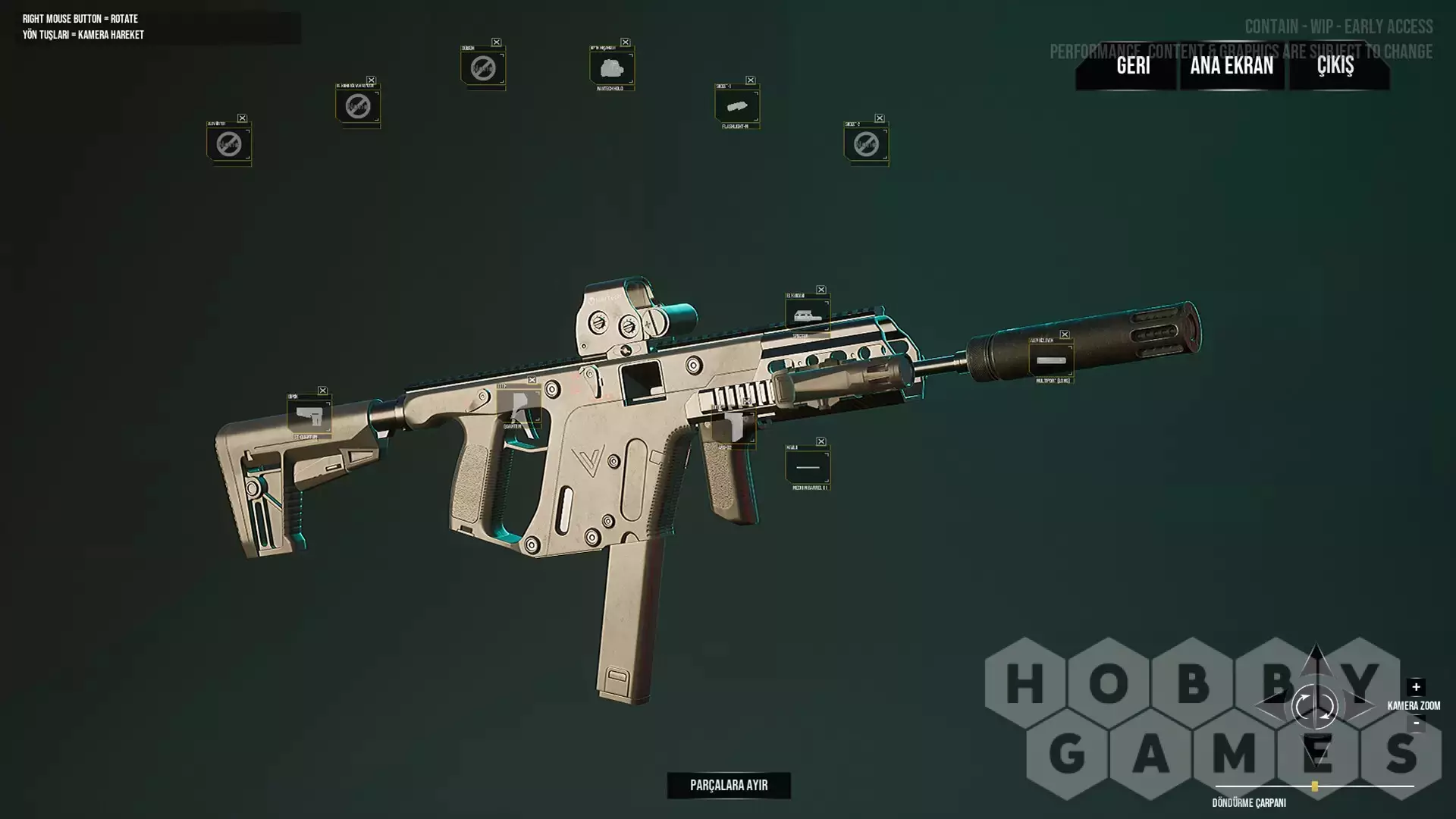
Task: Open the Flashlight-M attachment slot
Action: (736, 106)
